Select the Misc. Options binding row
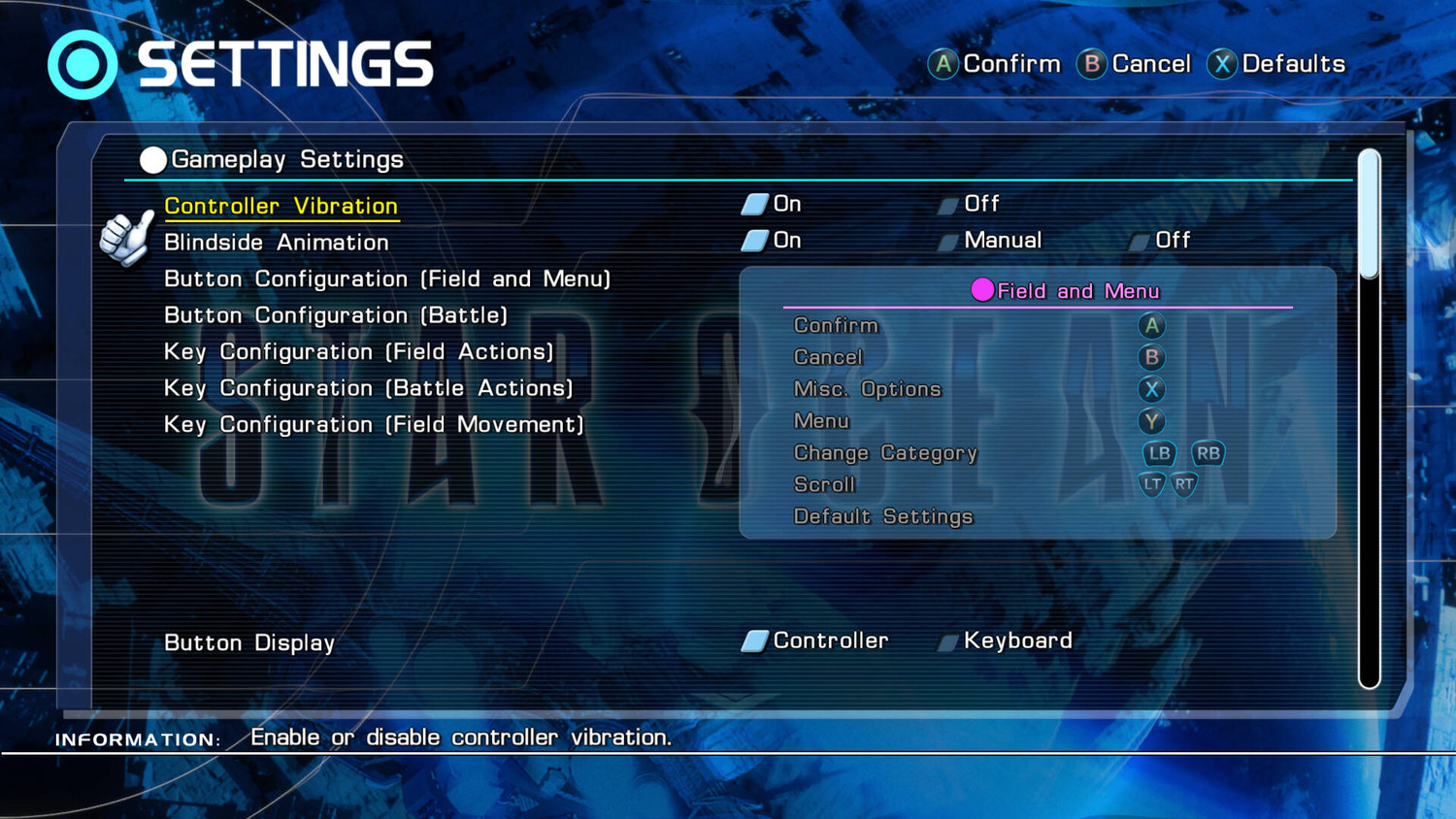Image resolution: width=1456 pixels, height=819 pixels. click(867, 389)
